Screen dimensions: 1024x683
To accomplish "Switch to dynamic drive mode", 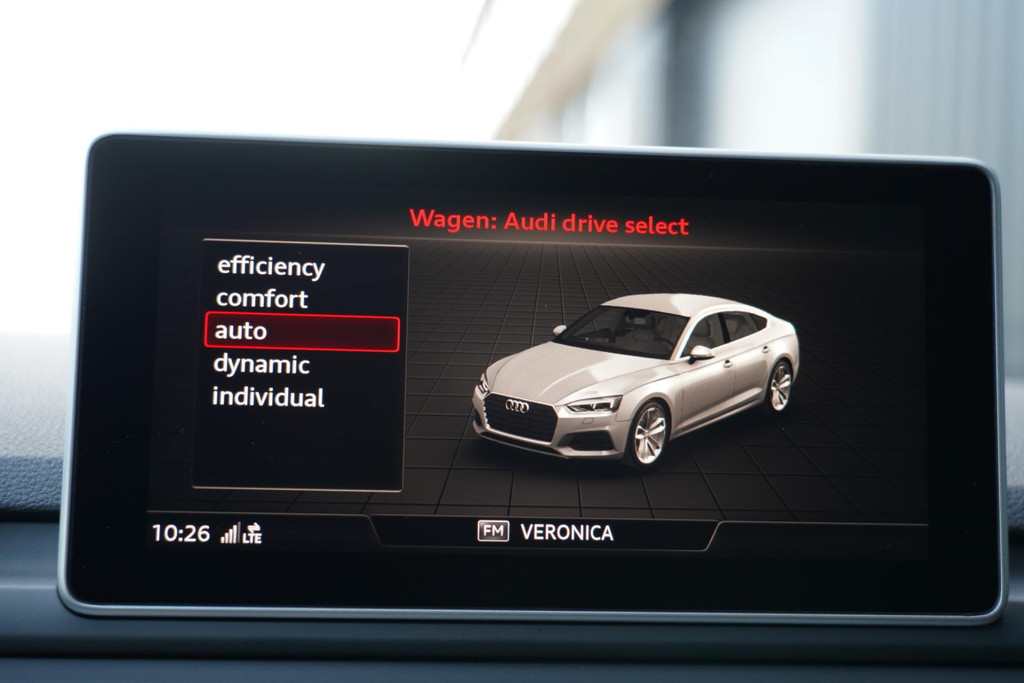I will click(x=262, y=364).
